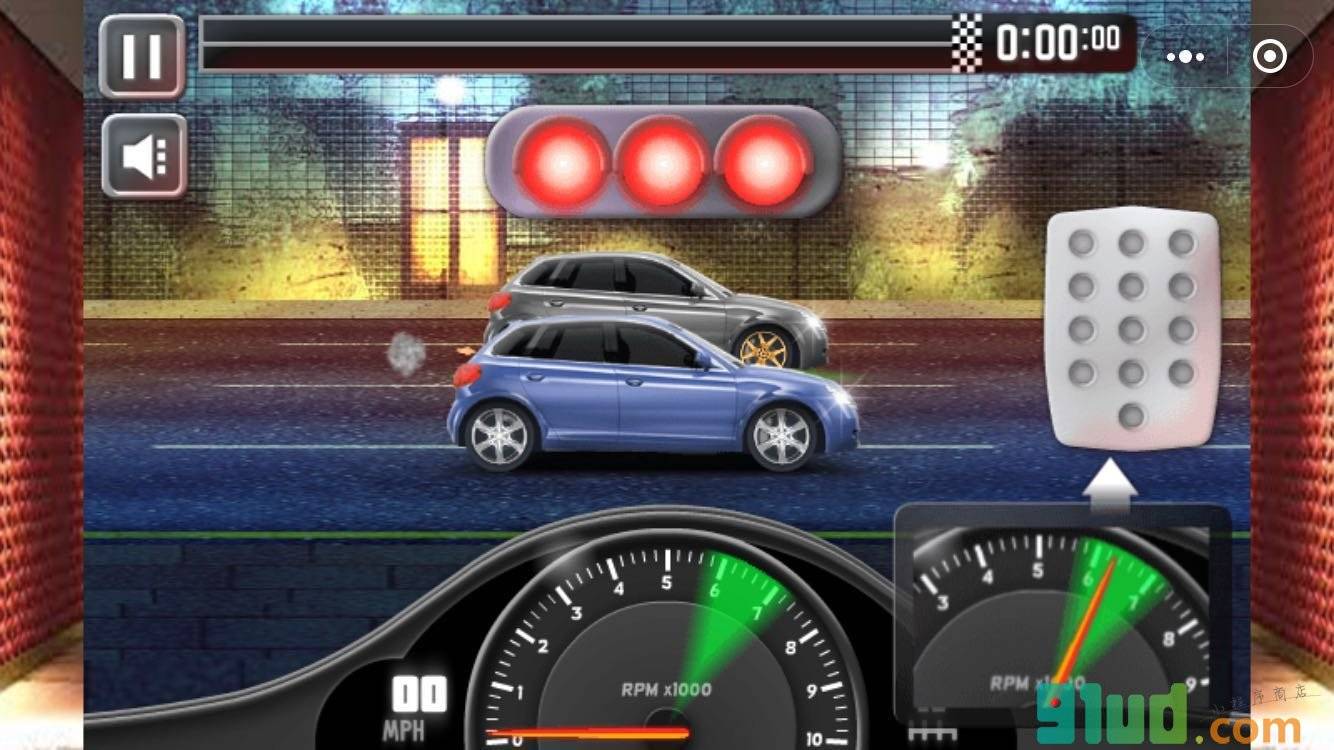Close the mini program with the circle button

pyautogui.click(x=1269, y=57)
